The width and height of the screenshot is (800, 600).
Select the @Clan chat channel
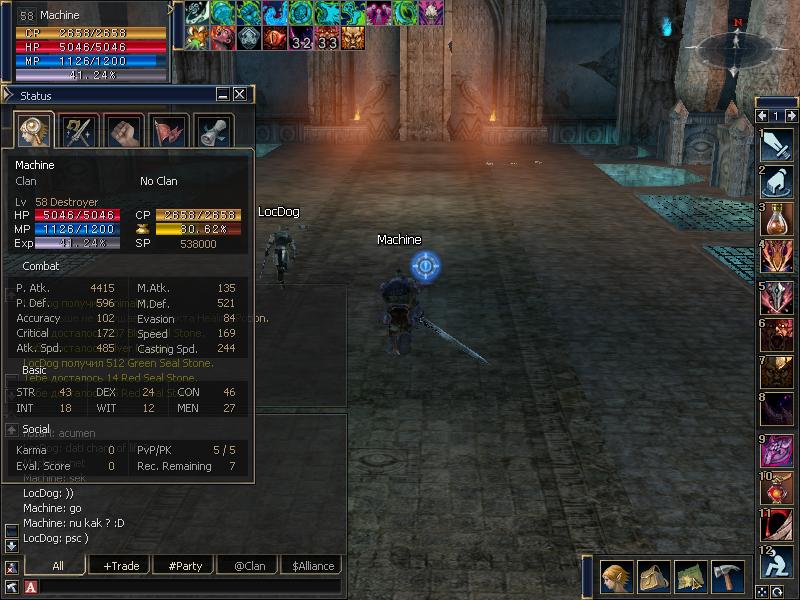249,566
